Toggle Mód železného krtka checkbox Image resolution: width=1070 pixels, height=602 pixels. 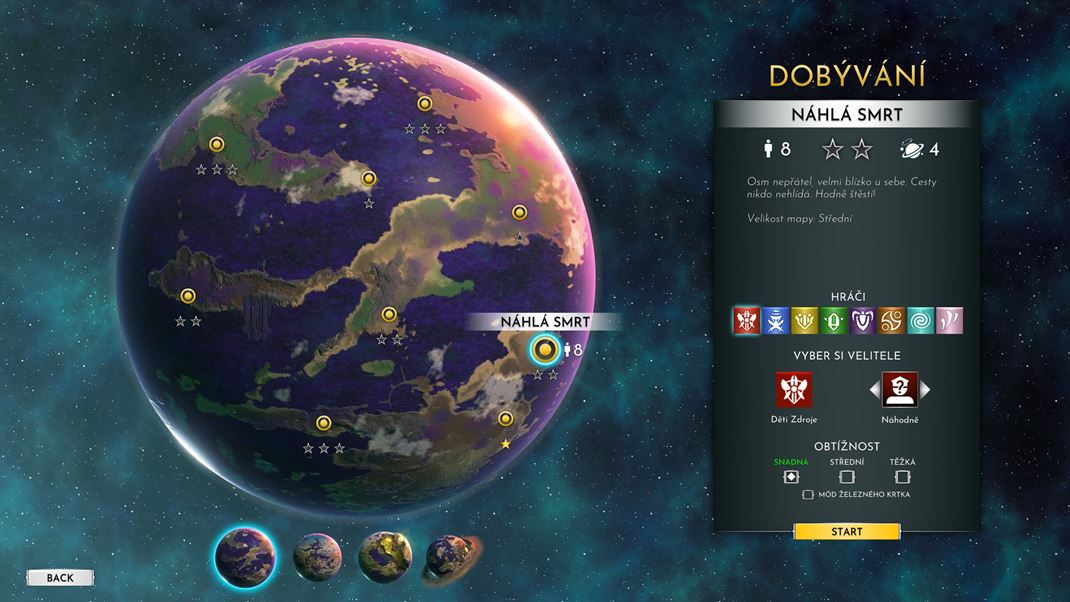click(808, 495)
